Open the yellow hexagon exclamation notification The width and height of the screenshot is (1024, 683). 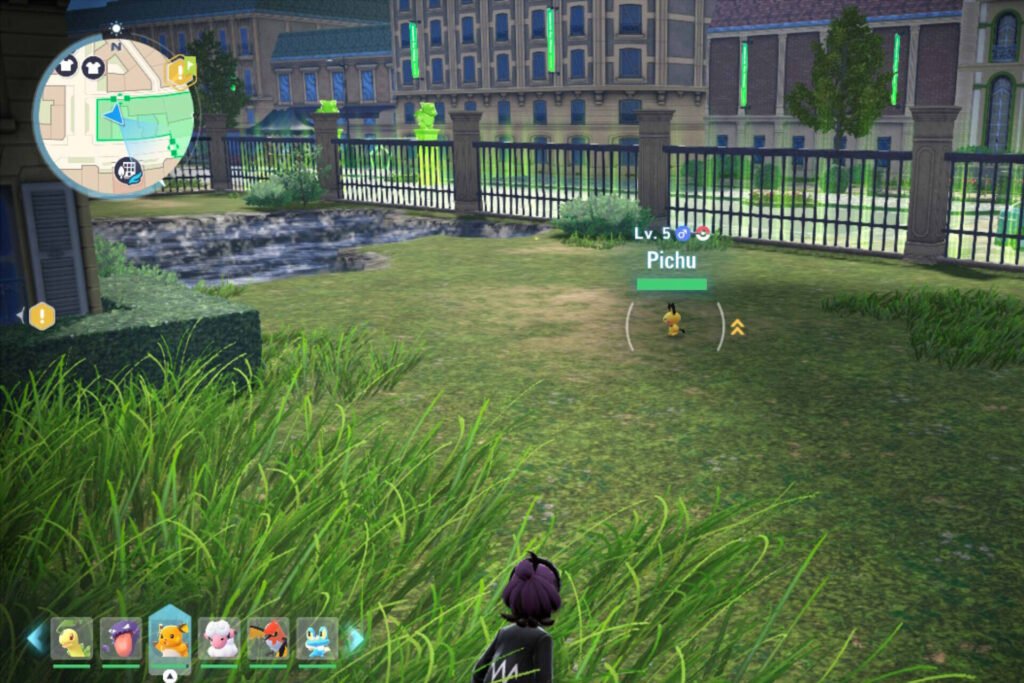[x=41, y=316]
